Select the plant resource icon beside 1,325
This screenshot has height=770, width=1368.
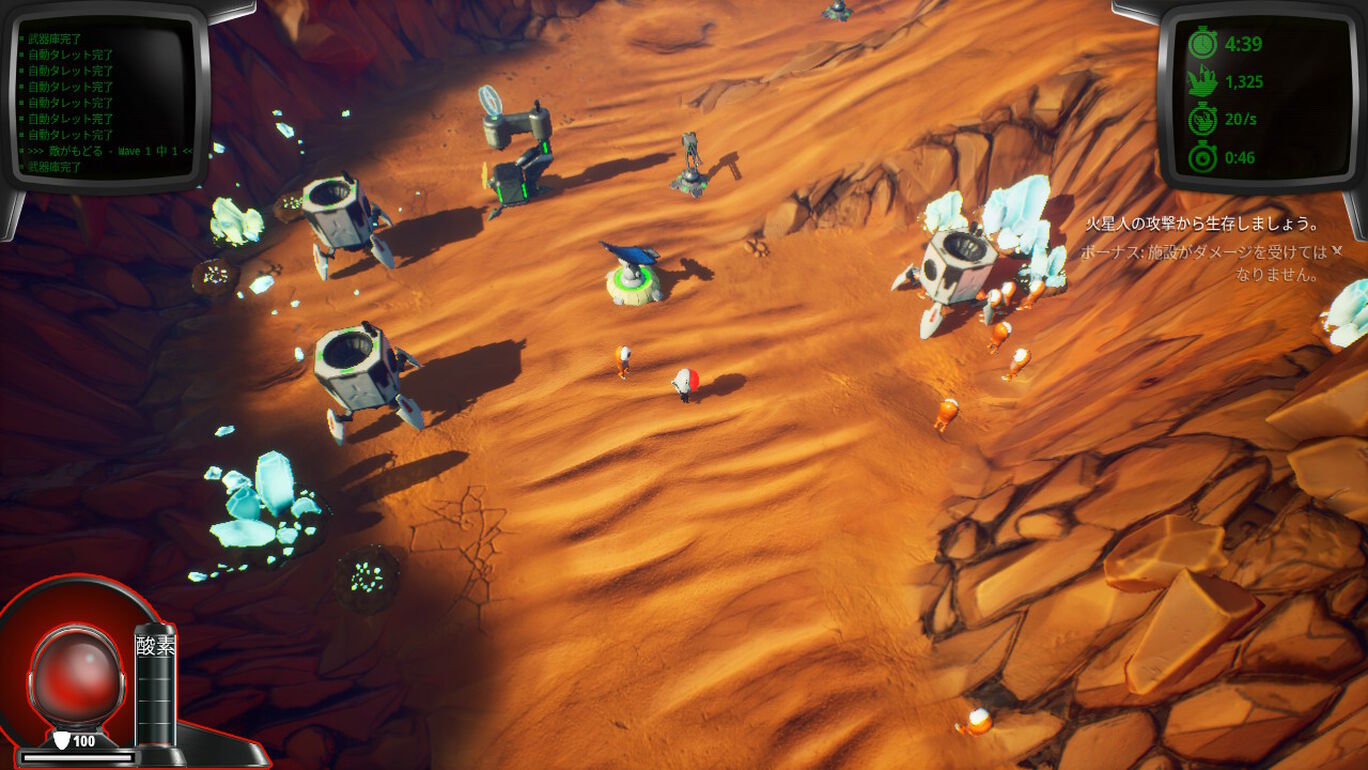coord(1203,82)
